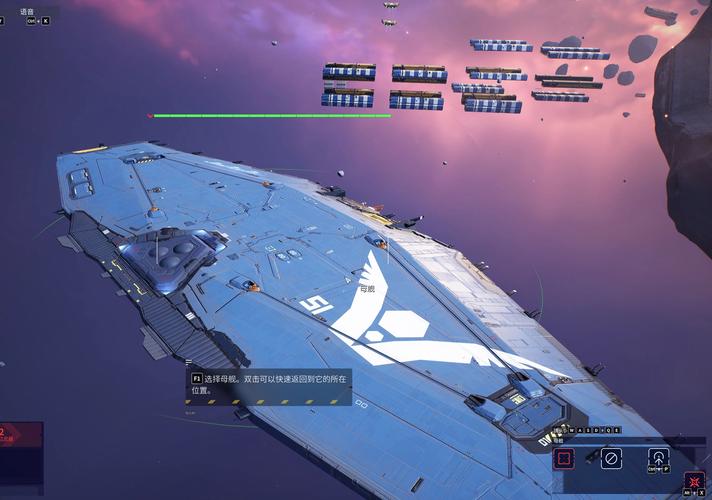Click the red square command button

point(565,458)
